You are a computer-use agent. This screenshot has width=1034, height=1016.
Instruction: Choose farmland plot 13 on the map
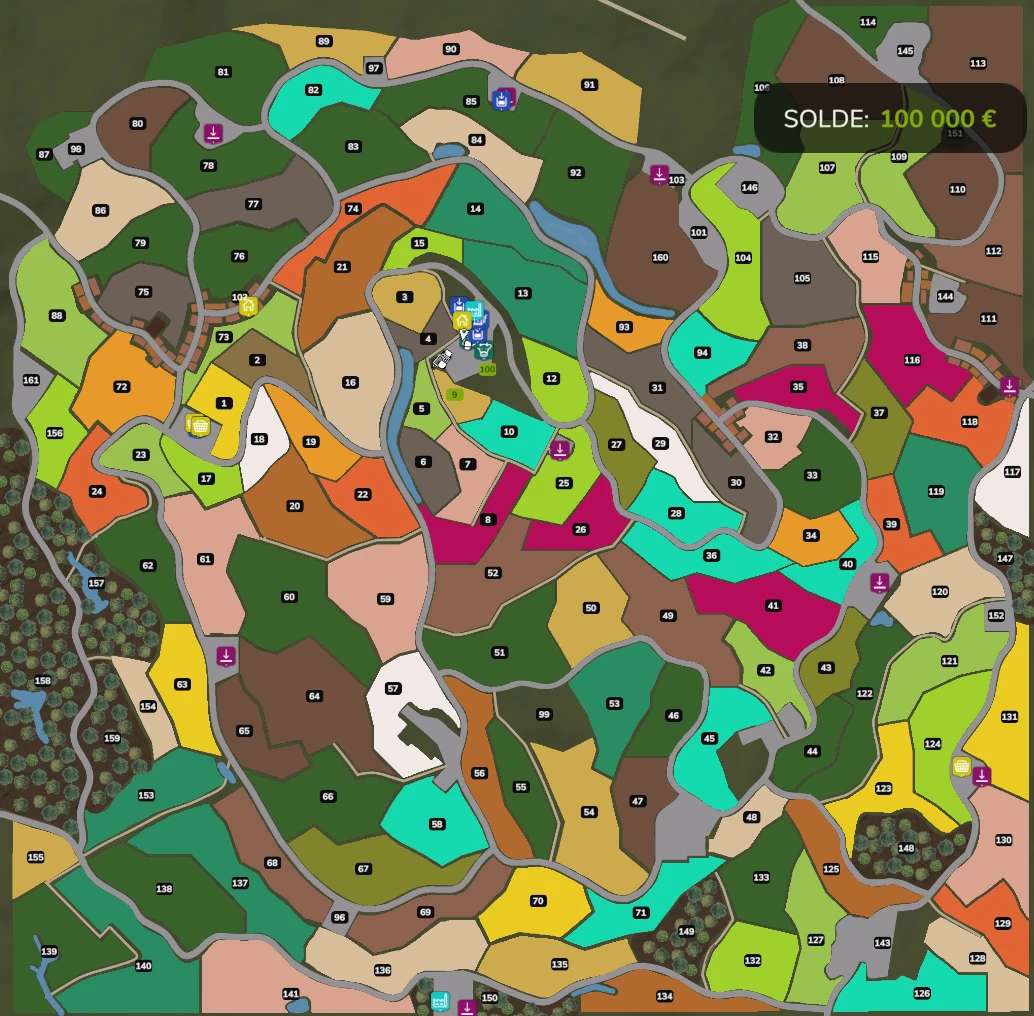pyautogui.click(x=522, y=293)
